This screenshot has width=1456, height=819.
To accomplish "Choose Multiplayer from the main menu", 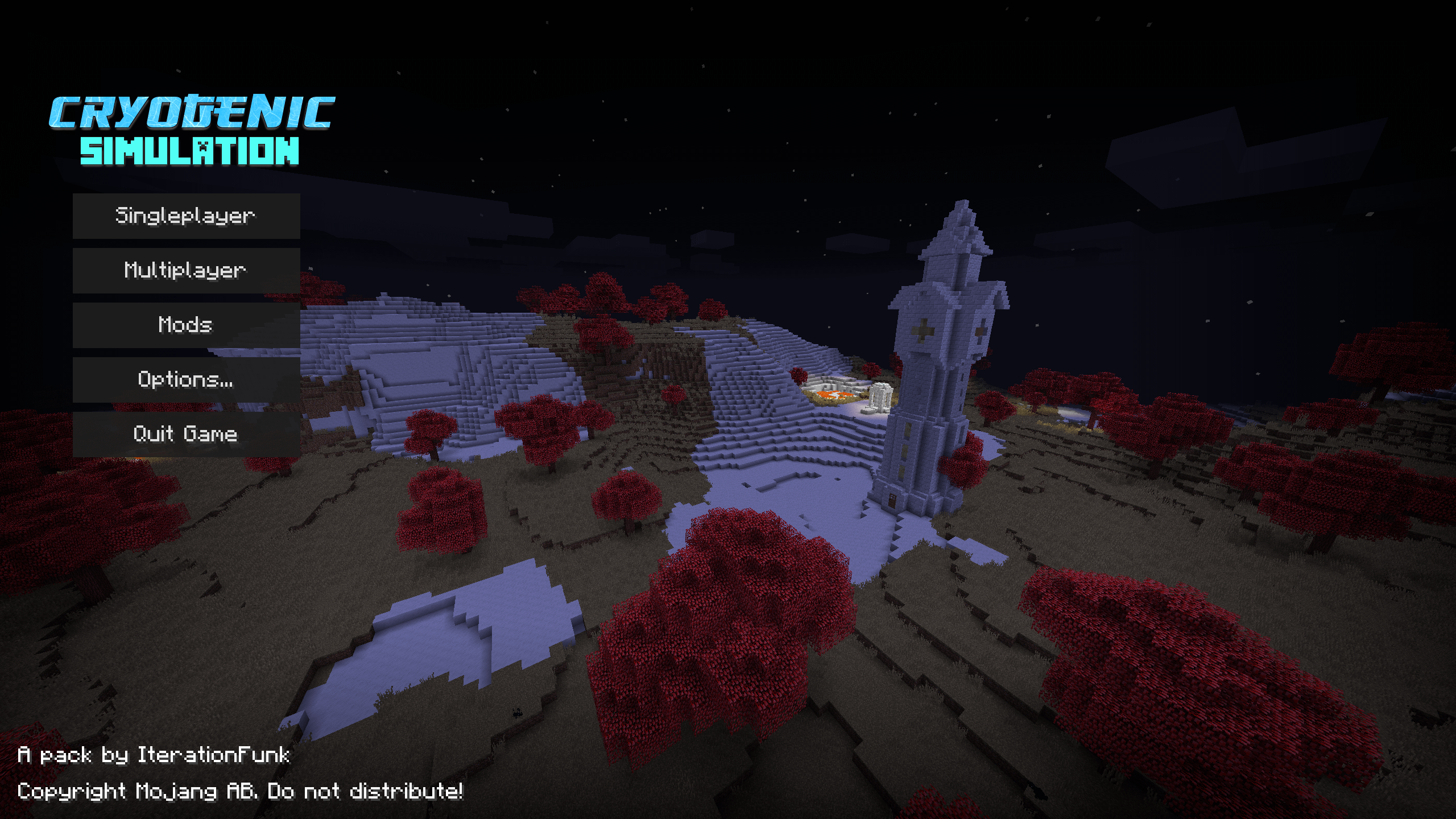I will [186, 270].
